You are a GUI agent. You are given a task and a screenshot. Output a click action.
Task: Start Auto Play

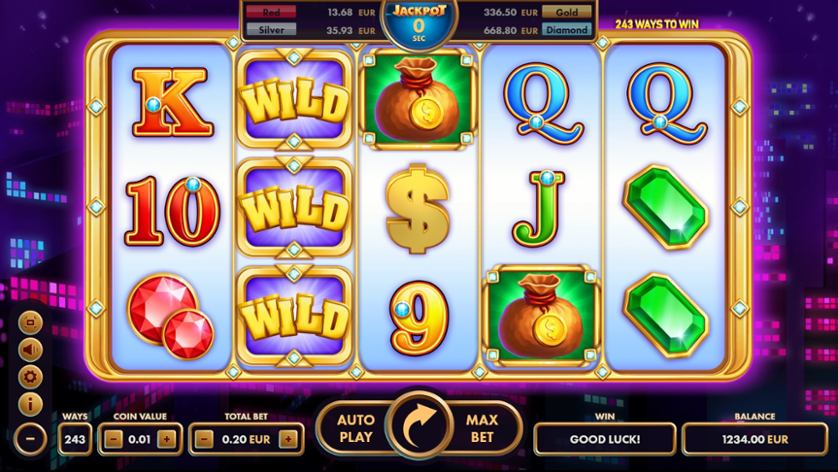tap(355, 428)
